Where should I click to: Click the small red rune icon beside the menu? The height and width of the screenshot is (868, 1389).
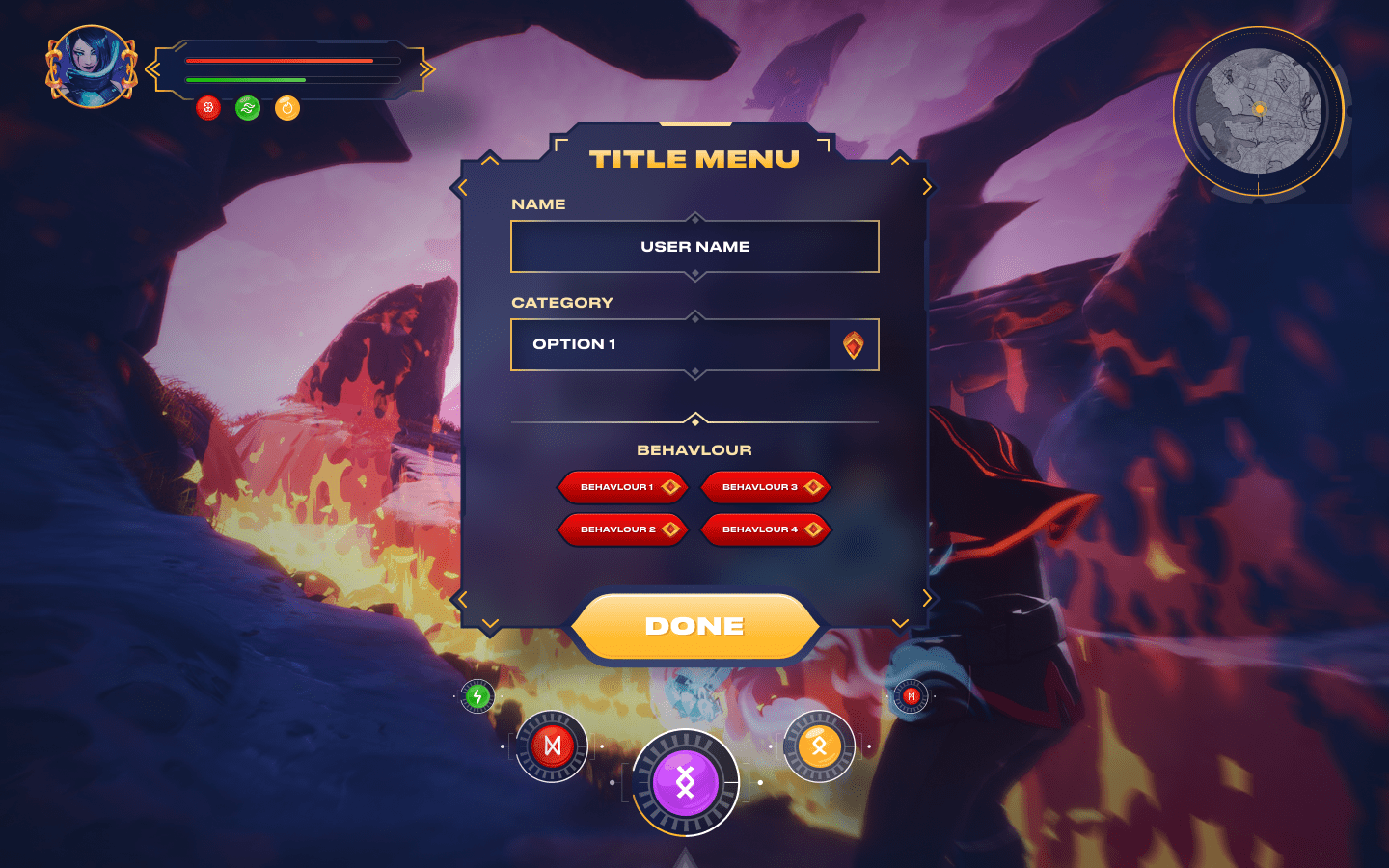click(x=911, y=695)
